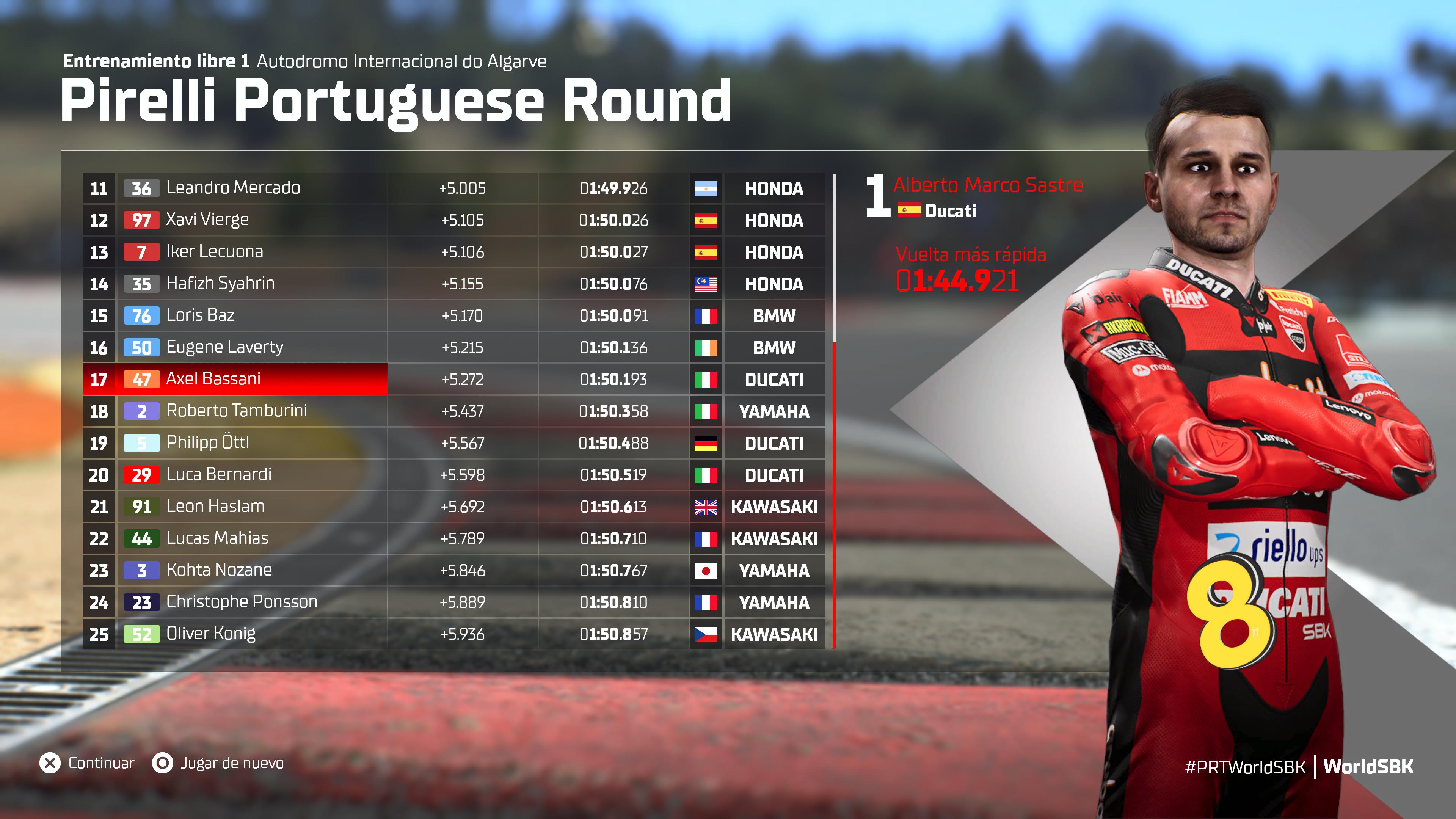
Task: Pick Hafizh Syahrin from the list
Action: (220, 283)
